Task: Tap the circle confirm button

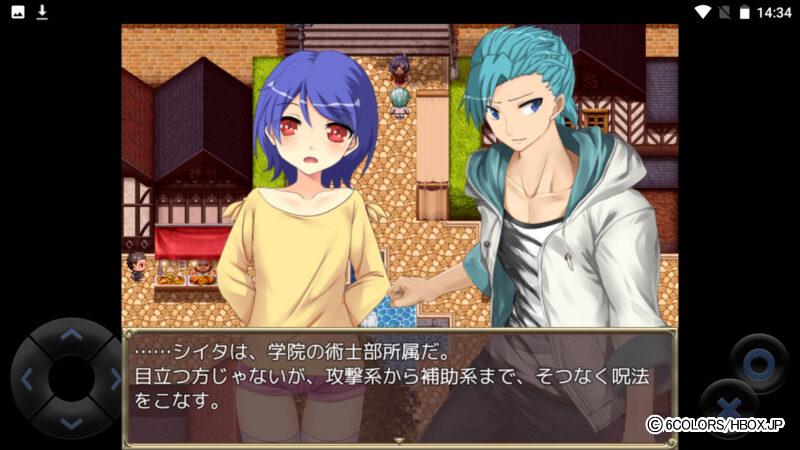Action: [x=758, y=360]
